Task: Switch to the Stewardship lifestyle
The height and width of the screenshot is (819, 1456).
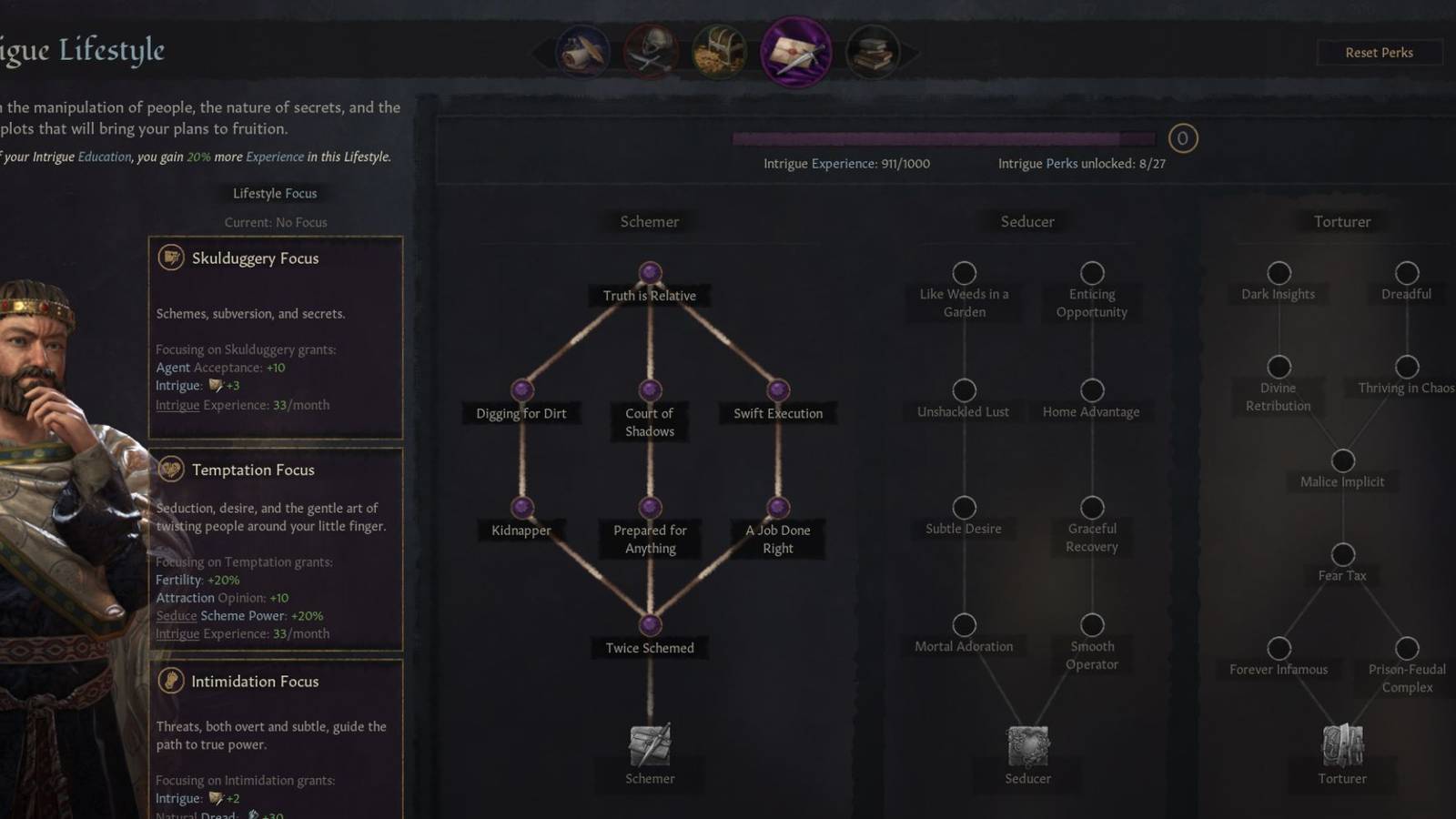Action: (719, 52)
